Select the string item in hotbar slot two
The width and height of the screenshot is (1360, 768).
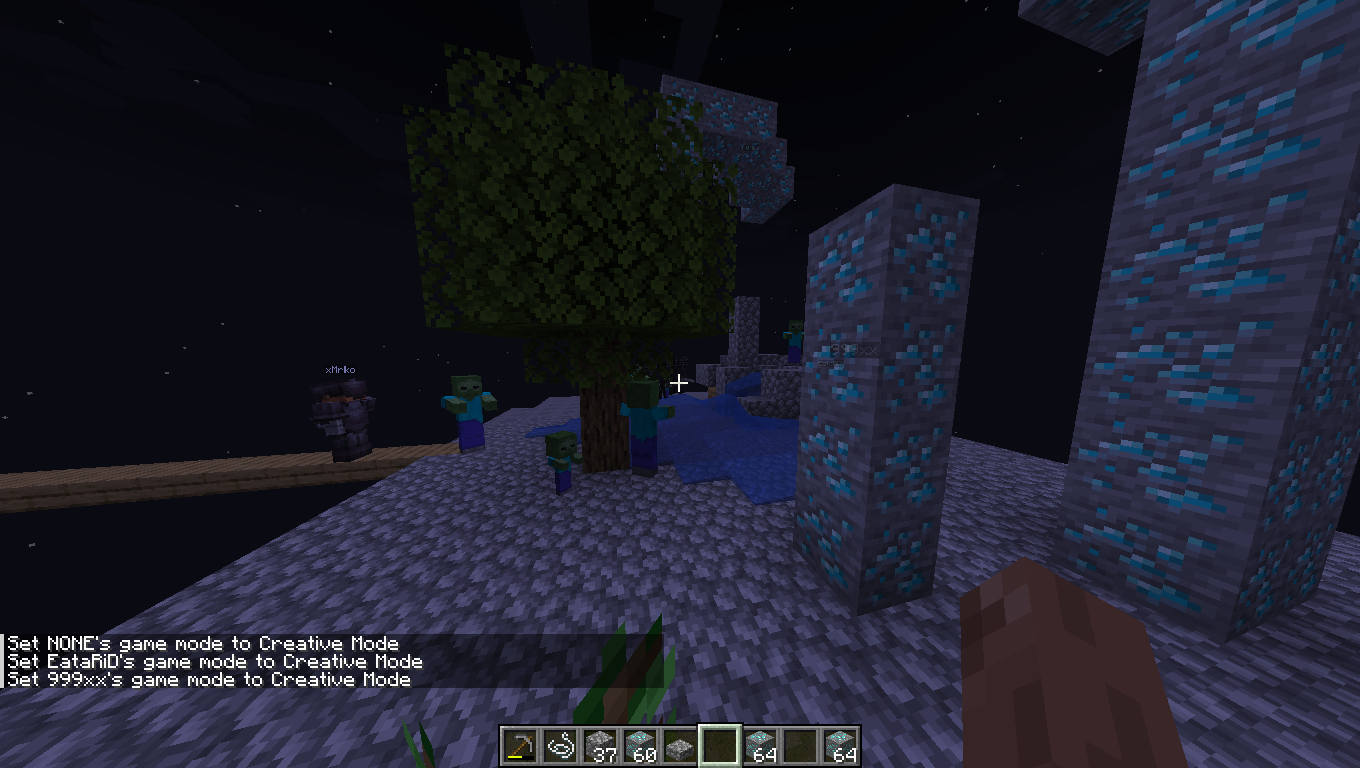[560, 747]
